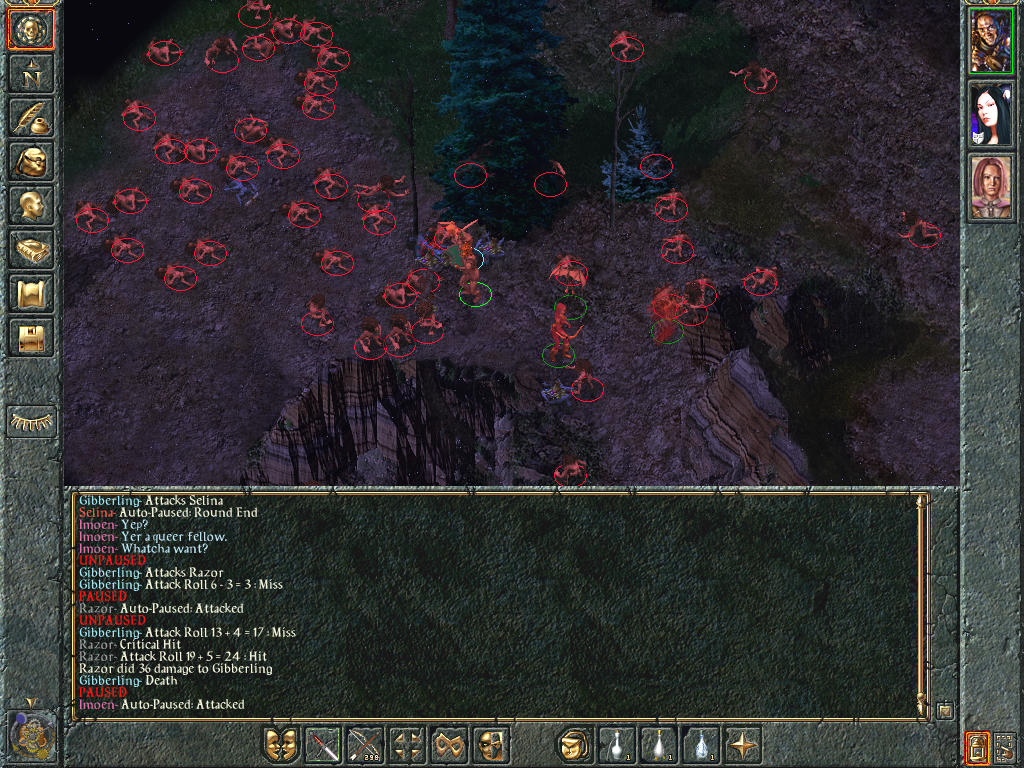Open the mage spellbook button
This screenshot has width=1024, height=768.
[31, 249]
